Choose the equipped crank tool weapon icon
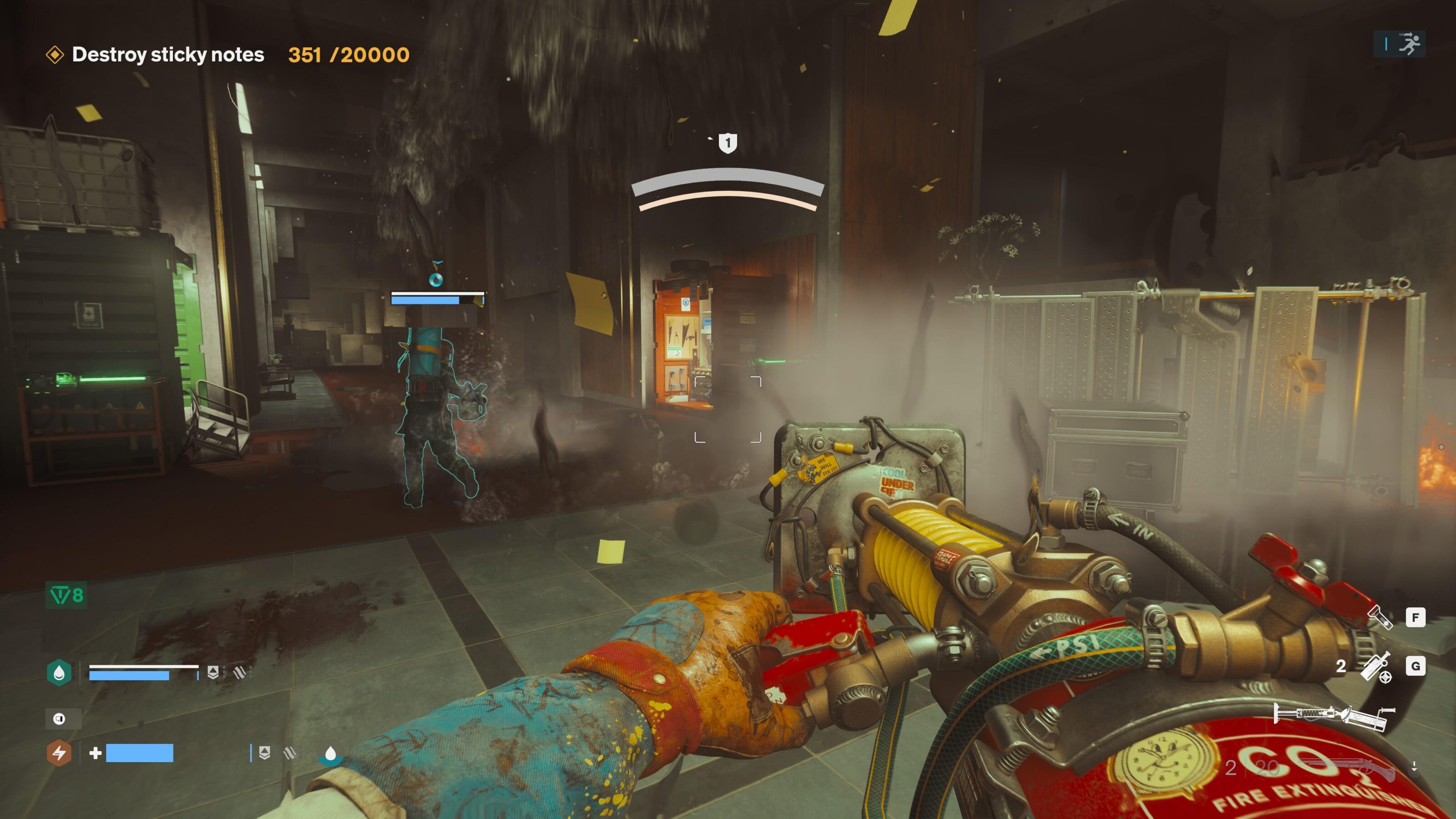Screen dimensions: 1456x819 click(x=1334, y=716)
